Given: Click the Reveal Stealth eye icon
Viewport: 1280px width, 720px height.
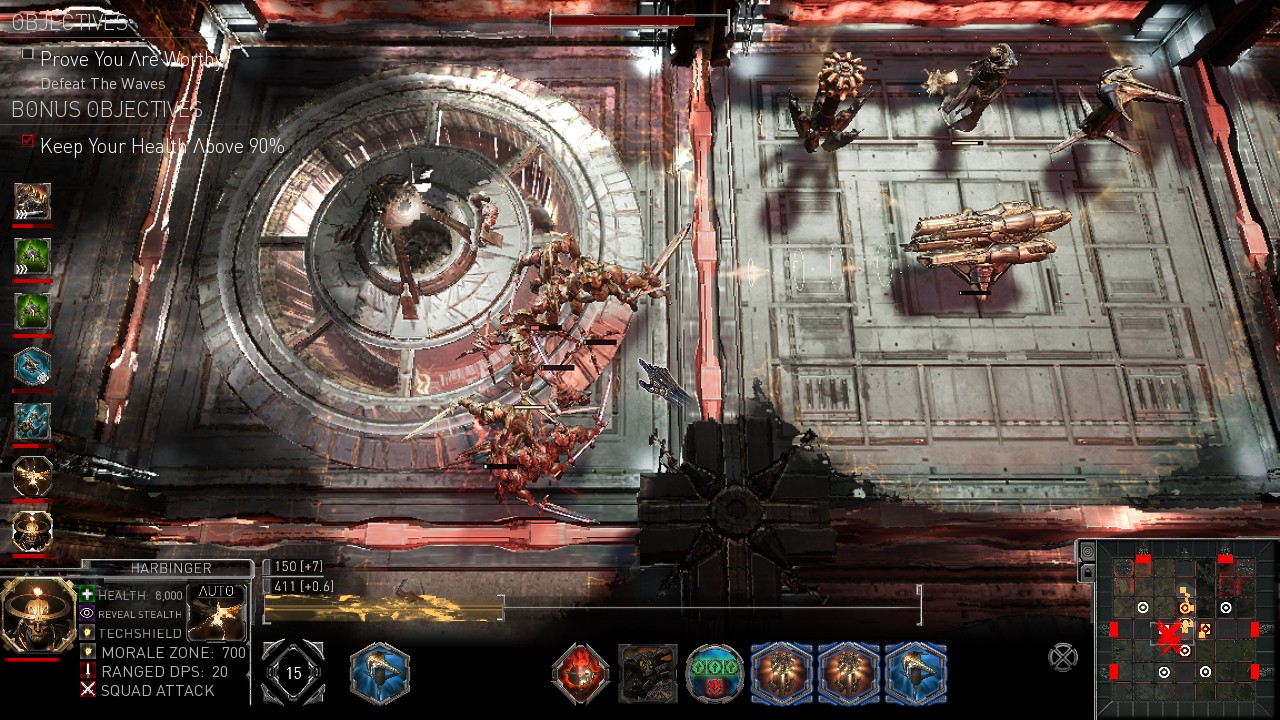Looking at the screenshot, I should pos(87,614).
